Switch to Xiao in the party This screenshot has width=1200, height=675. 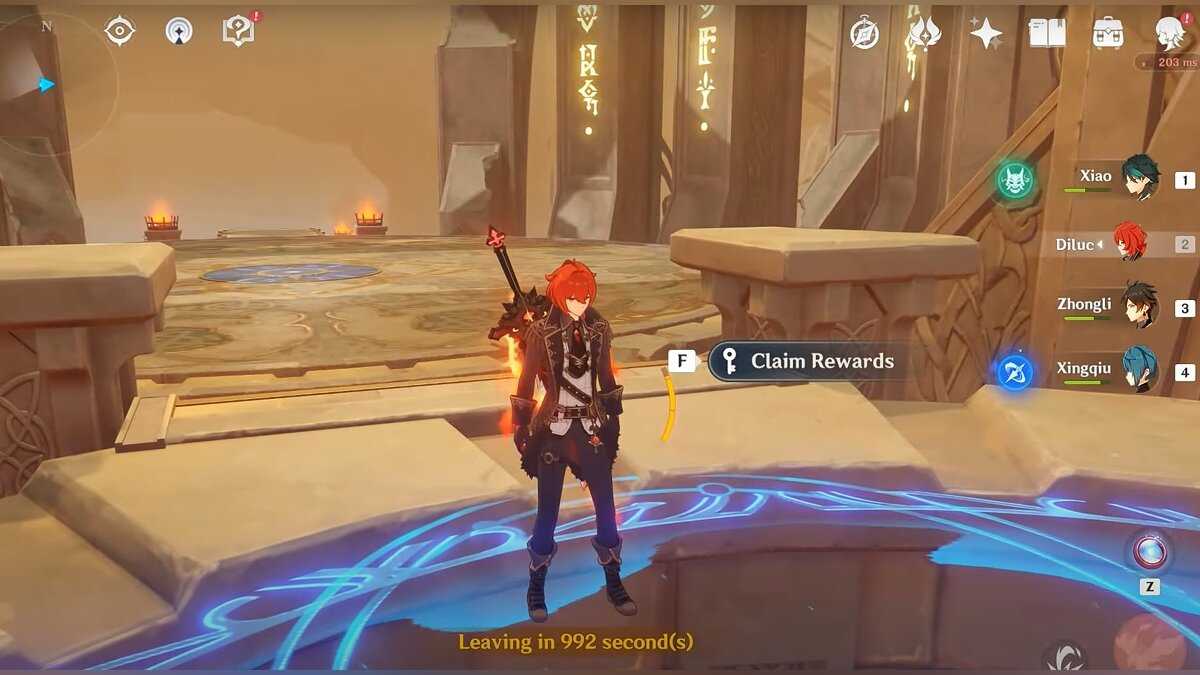click(1137, 178)
